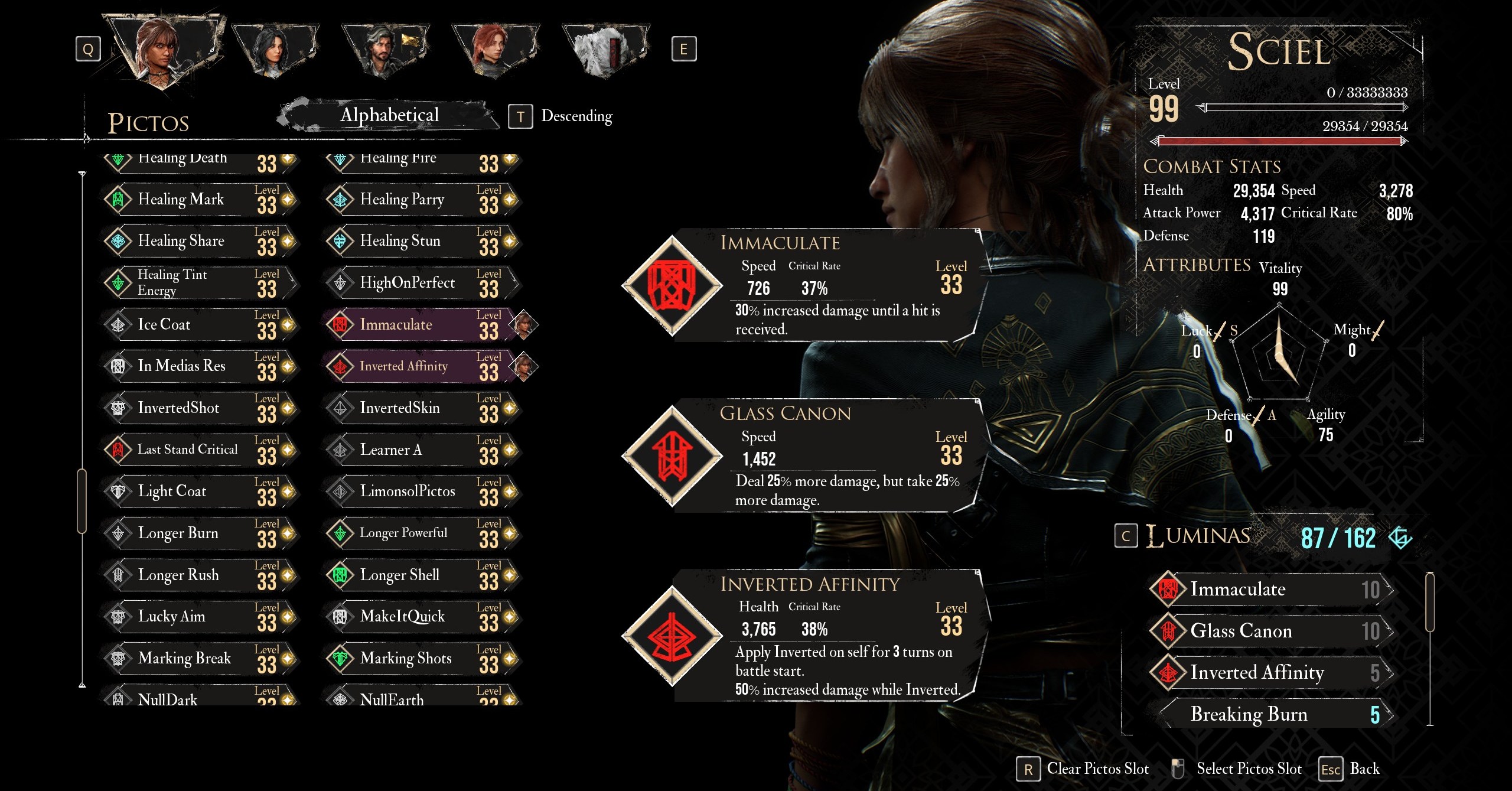This screenshot has height=791, width=1512.
Task: Clear the selected pictos slot
Action: [1083, 769]
